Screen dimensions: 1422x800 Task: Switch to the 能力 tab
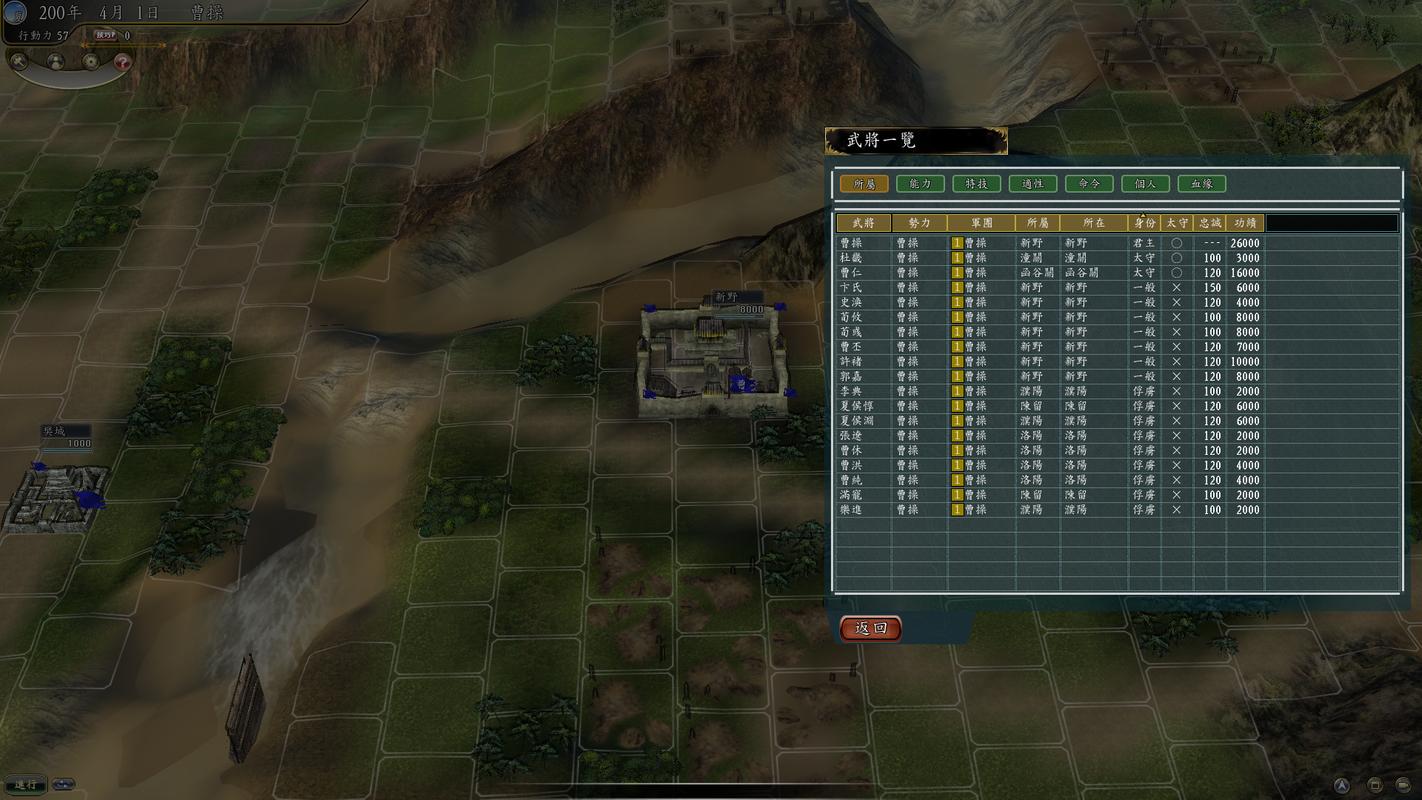[x=920, y=184]
